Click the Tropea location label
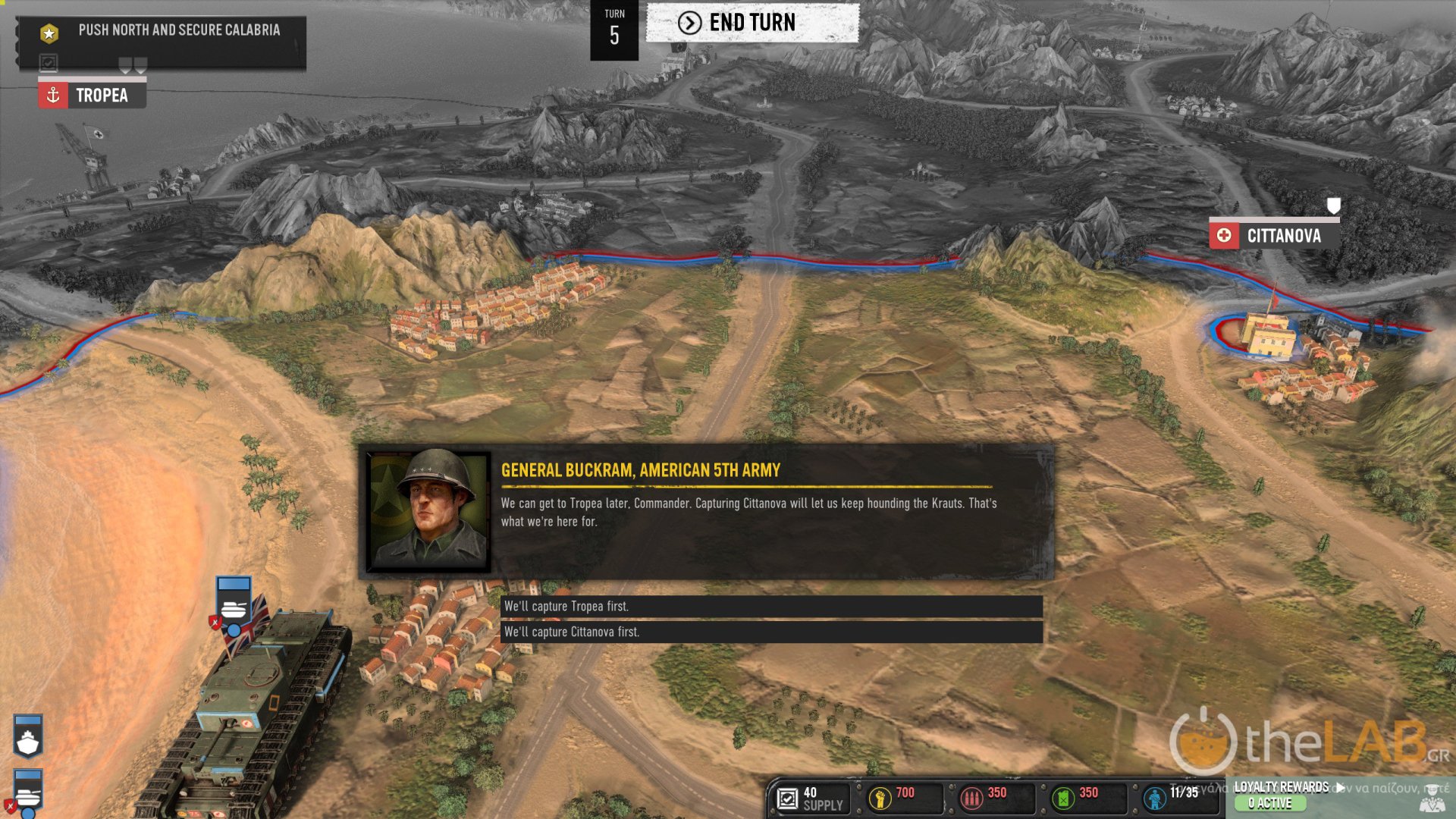The width and height of the screenshot is (1456, 819). pos(102,96)
